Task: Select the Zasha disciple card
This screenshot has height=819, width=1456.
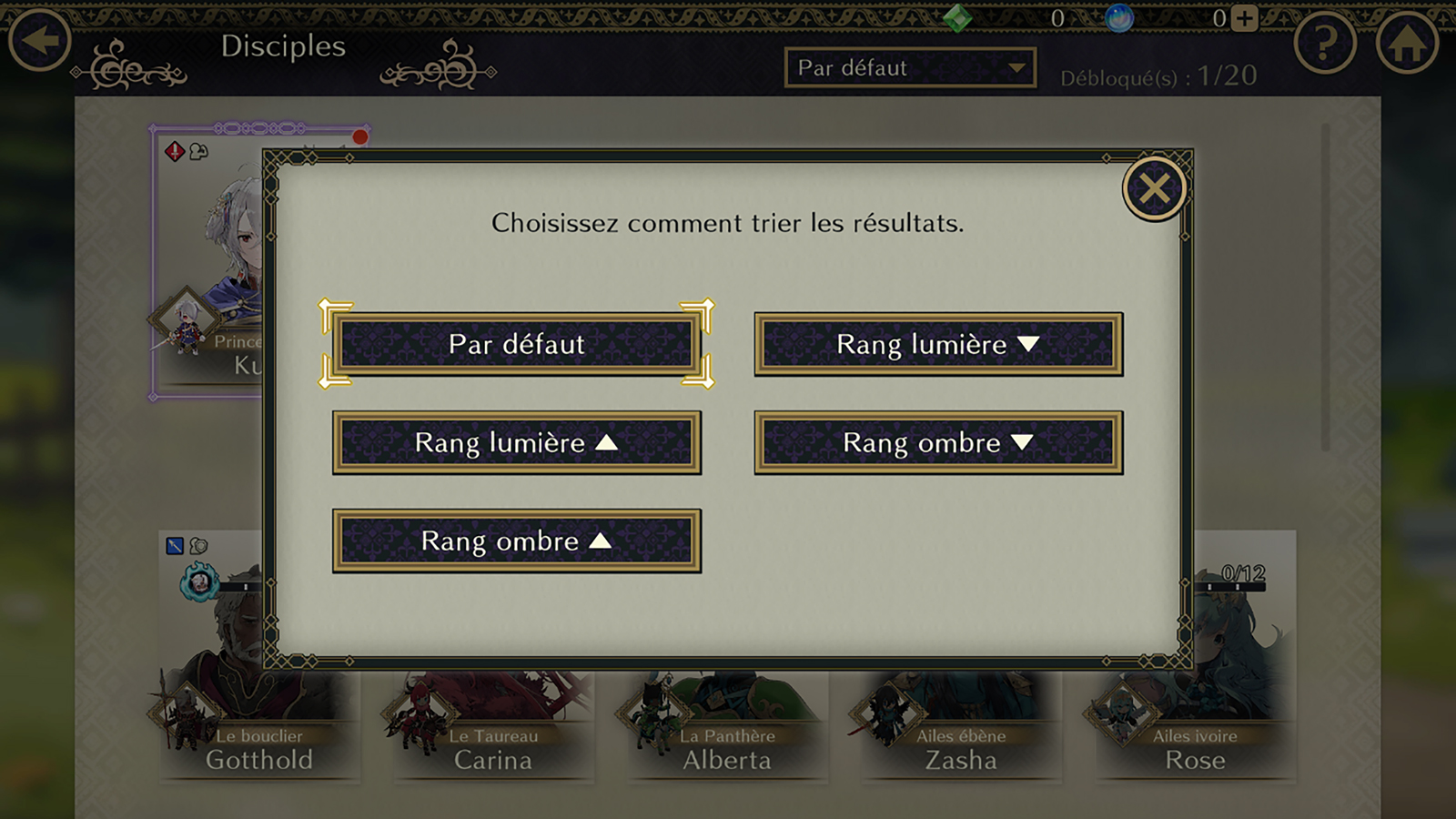Action: [x=961, y=728]
